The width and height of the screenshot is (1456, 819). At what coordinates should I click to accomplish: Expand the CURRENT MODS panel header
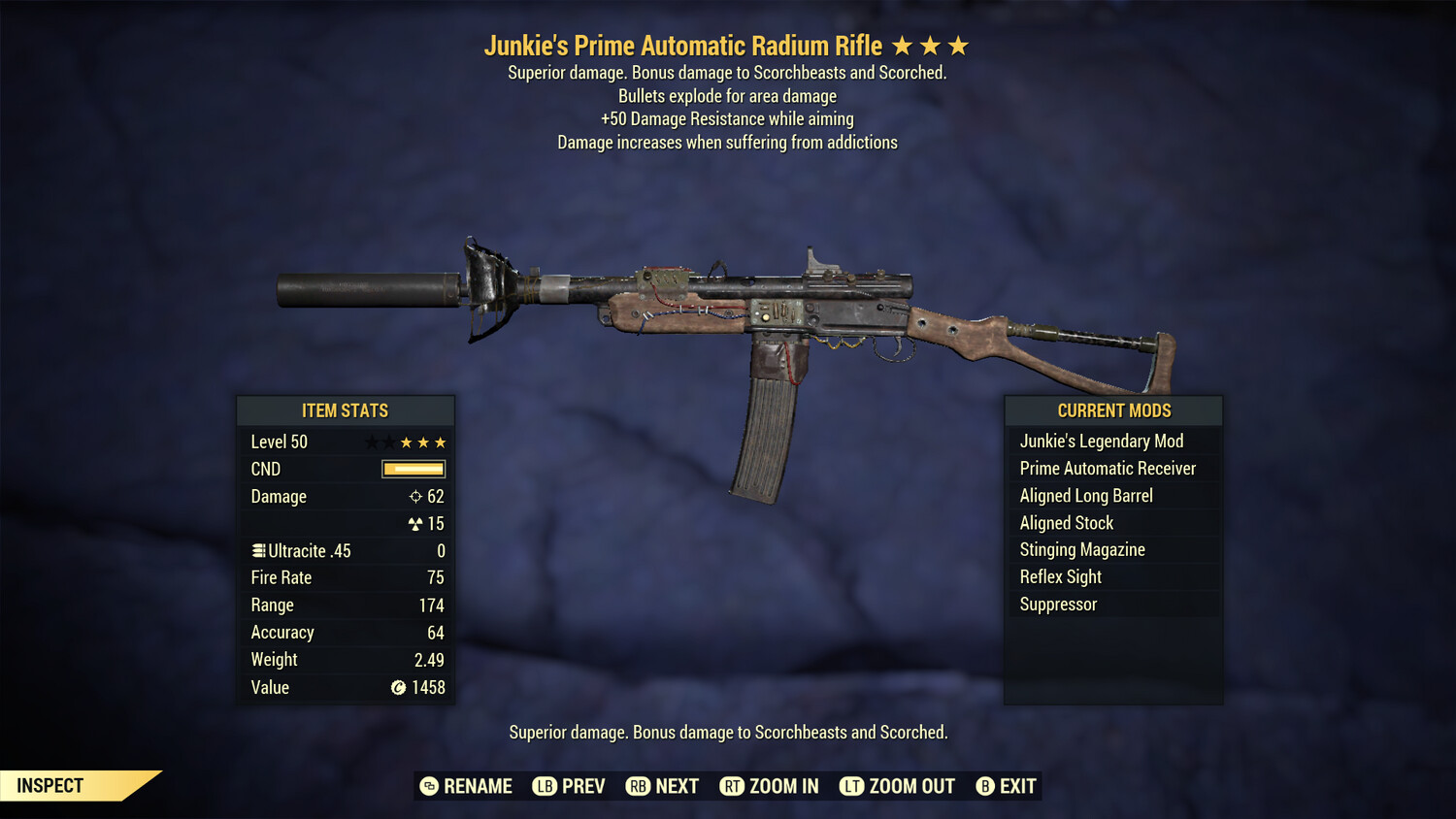point(1113,410)
